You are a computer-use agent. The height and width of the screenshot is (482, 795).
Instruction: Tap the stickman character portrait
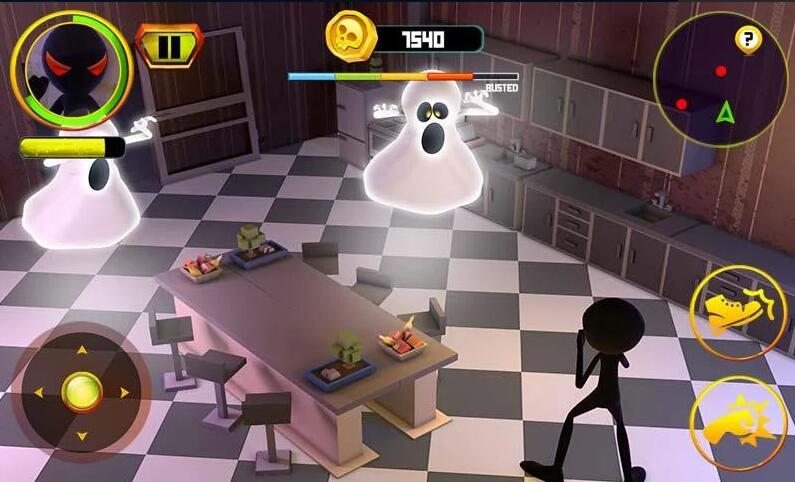click(71, 72)
